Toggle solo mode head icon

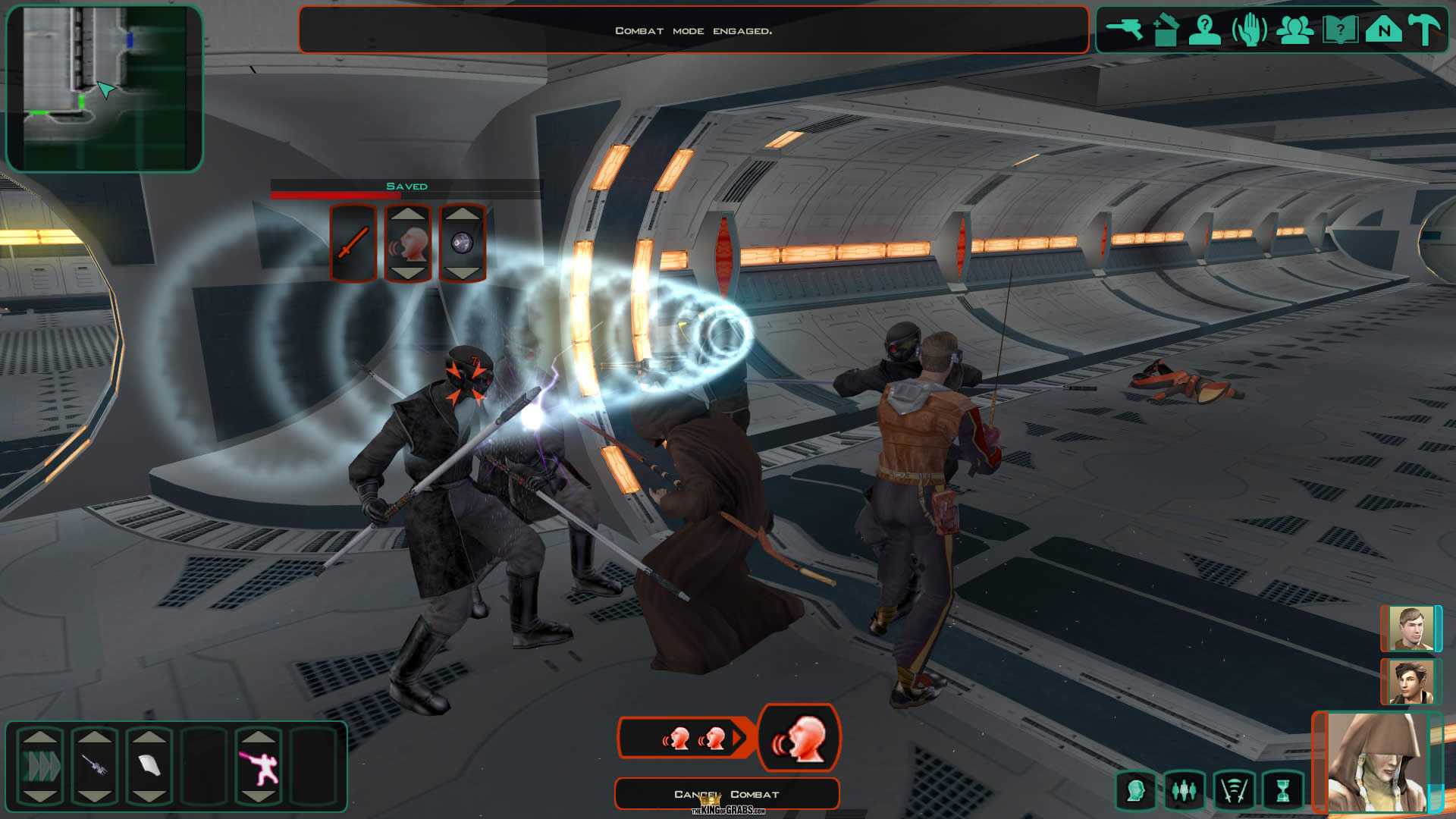[1135, 791]
